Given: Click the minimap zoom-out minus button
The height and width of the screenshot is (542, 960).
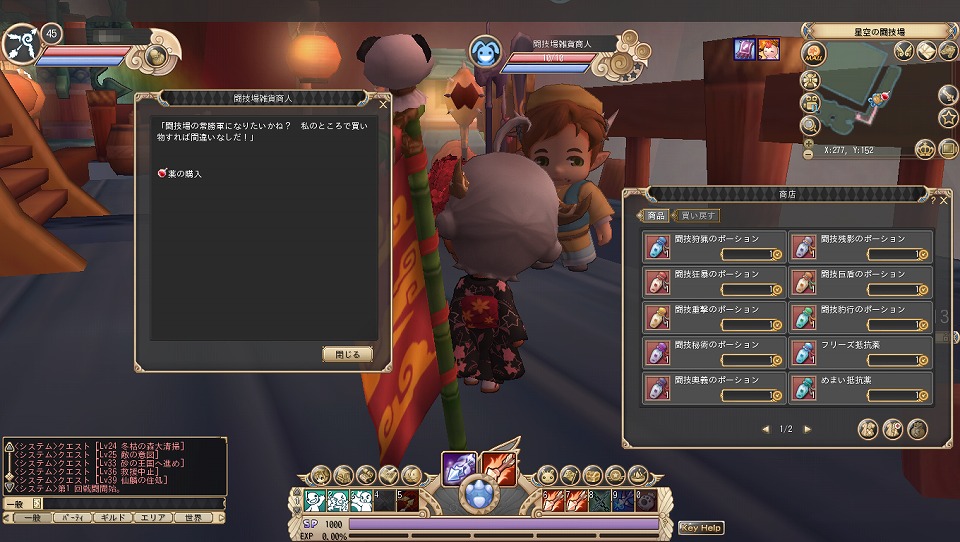Looking at the screenshot, I should (x=809, y=154).
